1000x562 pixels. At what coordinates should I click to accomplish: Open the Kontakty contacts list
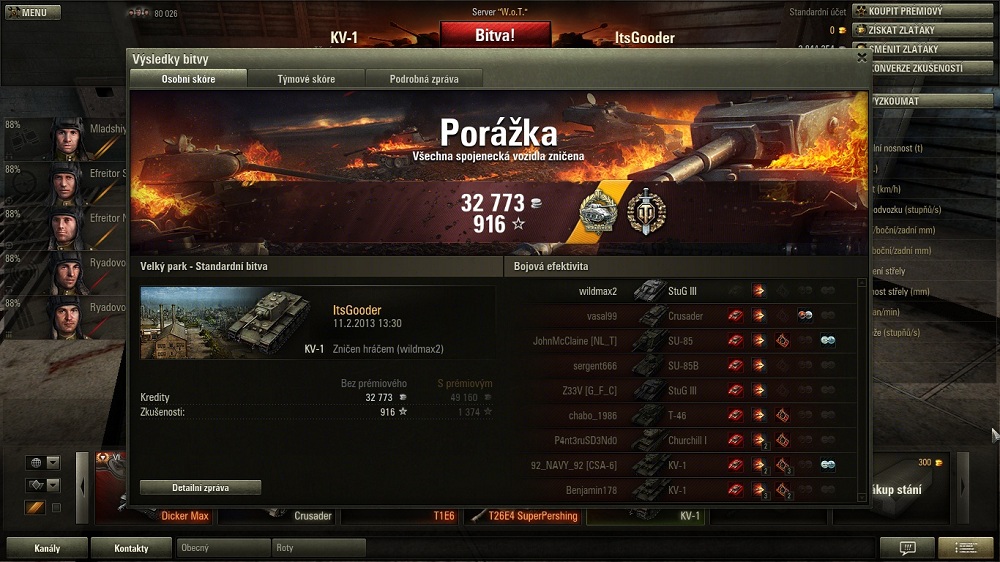pyautogui.click(x=131, y=548)
